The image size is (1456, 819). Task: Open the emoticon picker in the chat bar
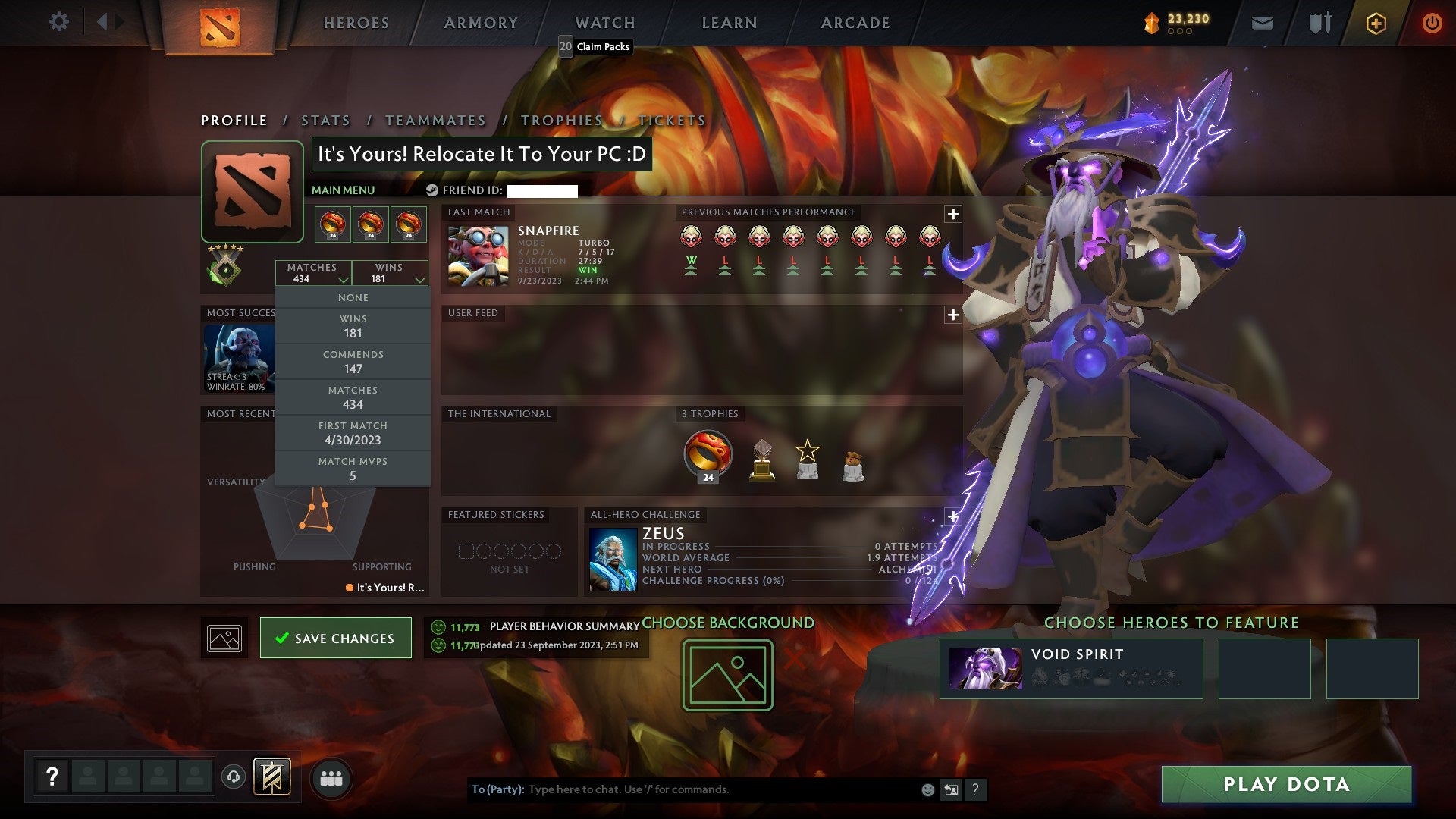[927, 789]
